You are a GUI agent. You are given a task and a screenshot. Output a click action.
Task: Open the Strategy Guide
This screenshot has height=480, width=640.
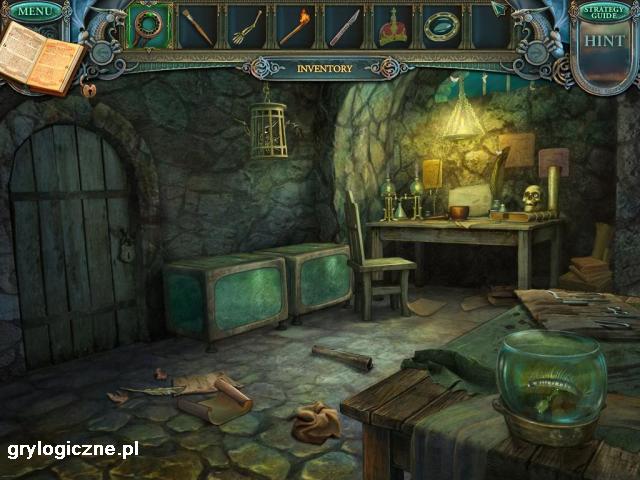coord(604,12)
